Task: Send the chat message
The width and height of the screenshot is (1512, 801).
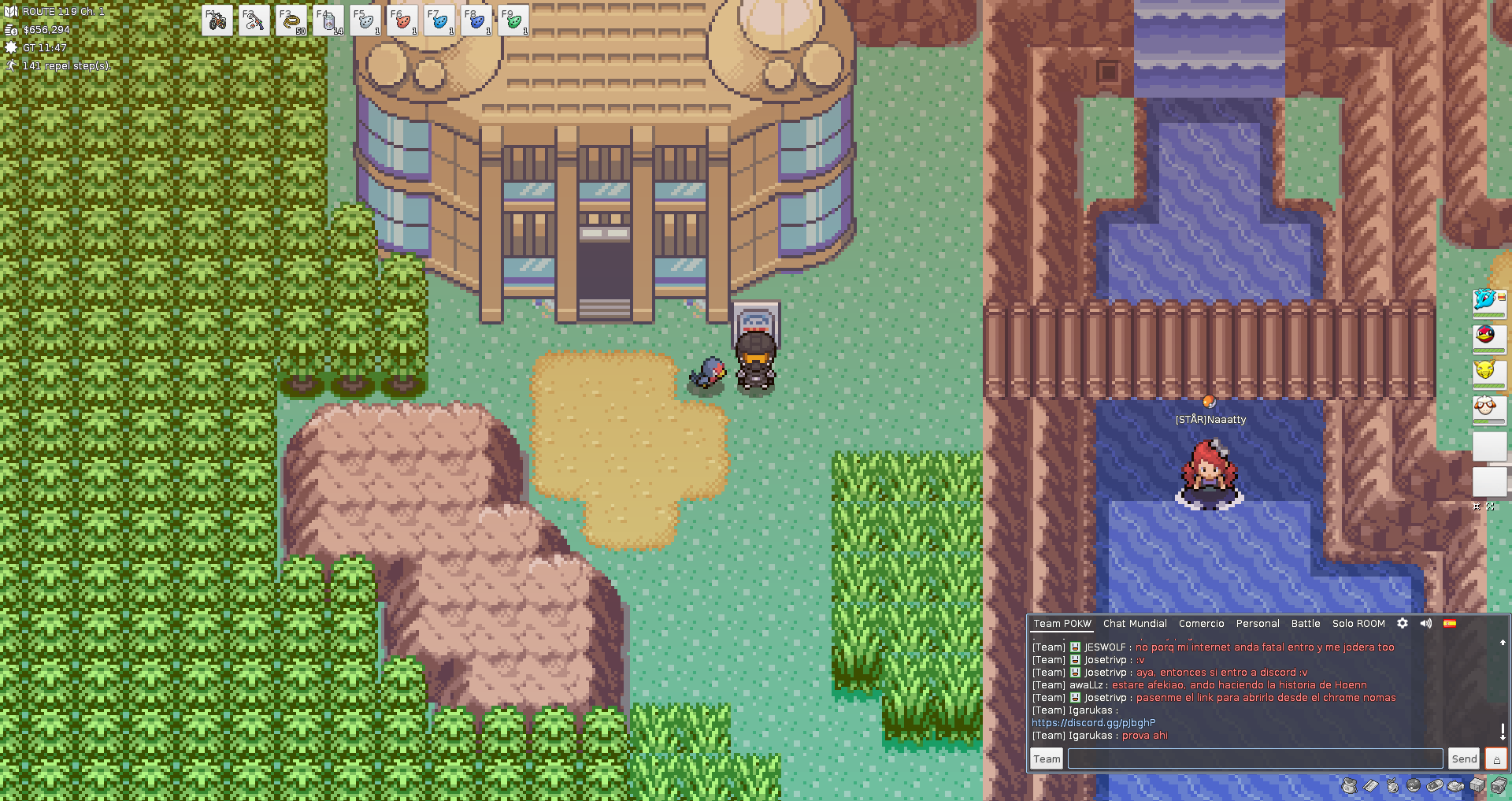Action: point(1464,758)
